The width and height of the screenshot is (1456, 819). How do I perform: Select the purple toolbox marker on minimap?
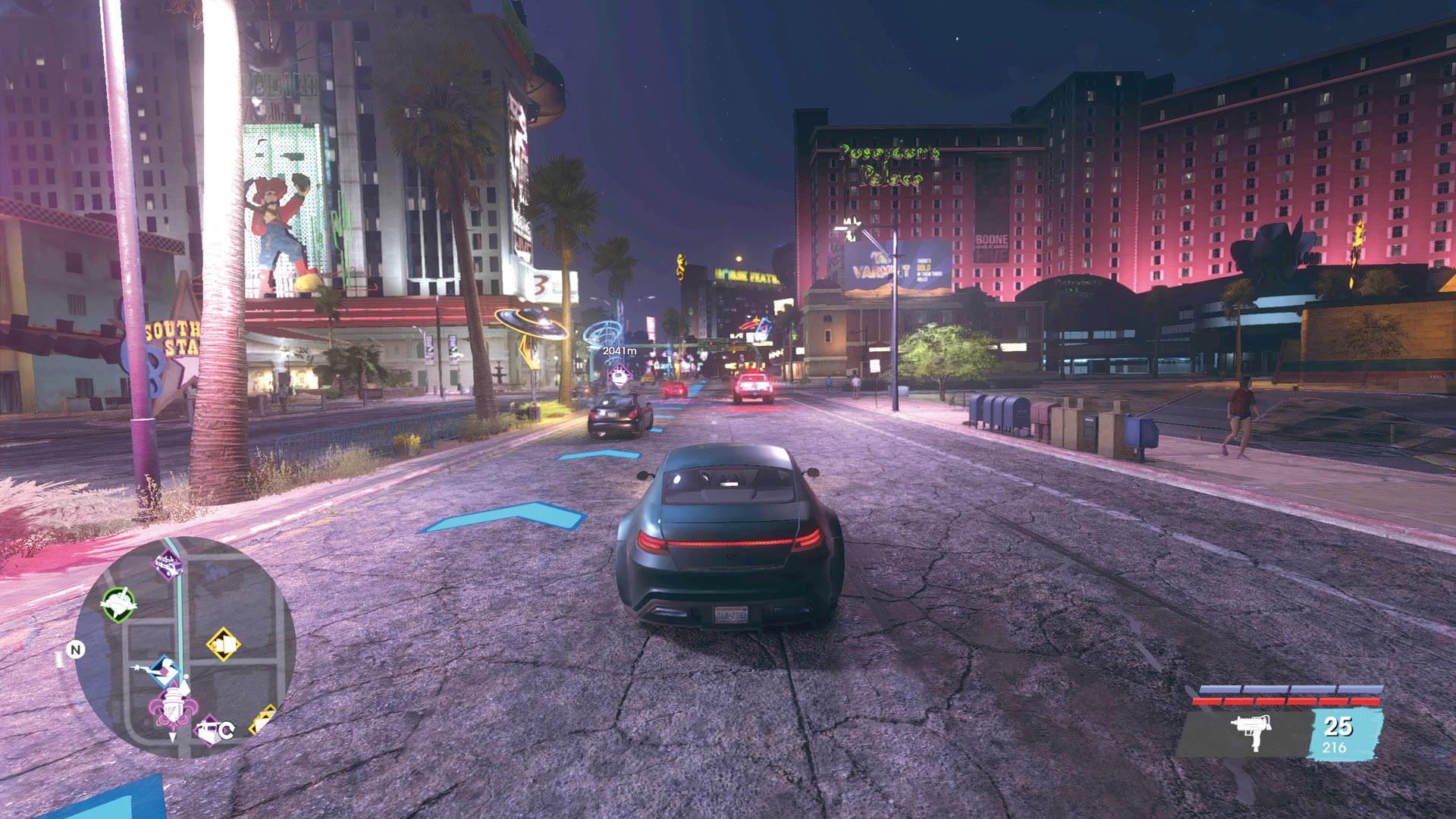click(x=207, y=731)
